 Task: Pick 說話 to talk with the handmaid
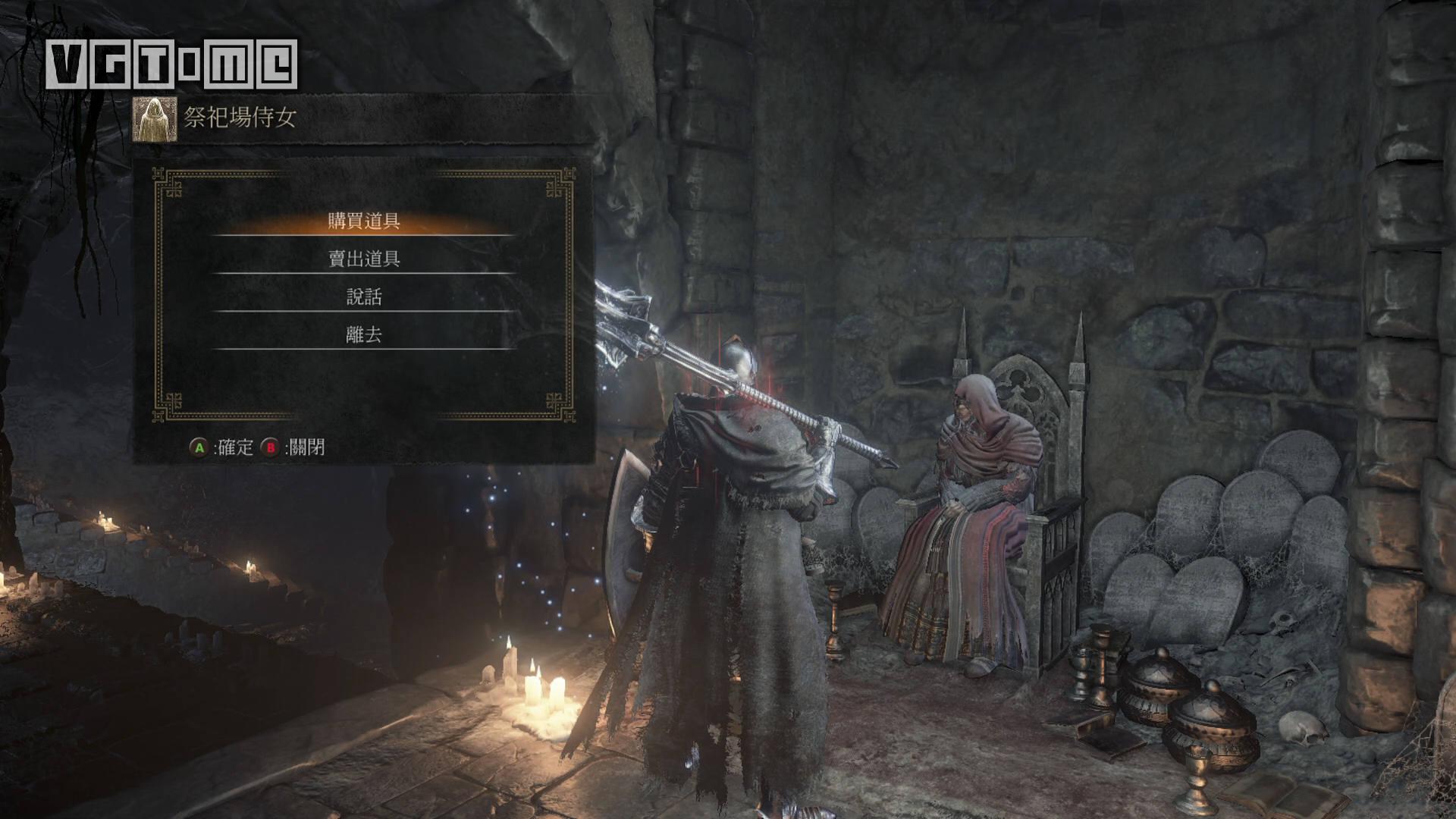coord(364,297)
